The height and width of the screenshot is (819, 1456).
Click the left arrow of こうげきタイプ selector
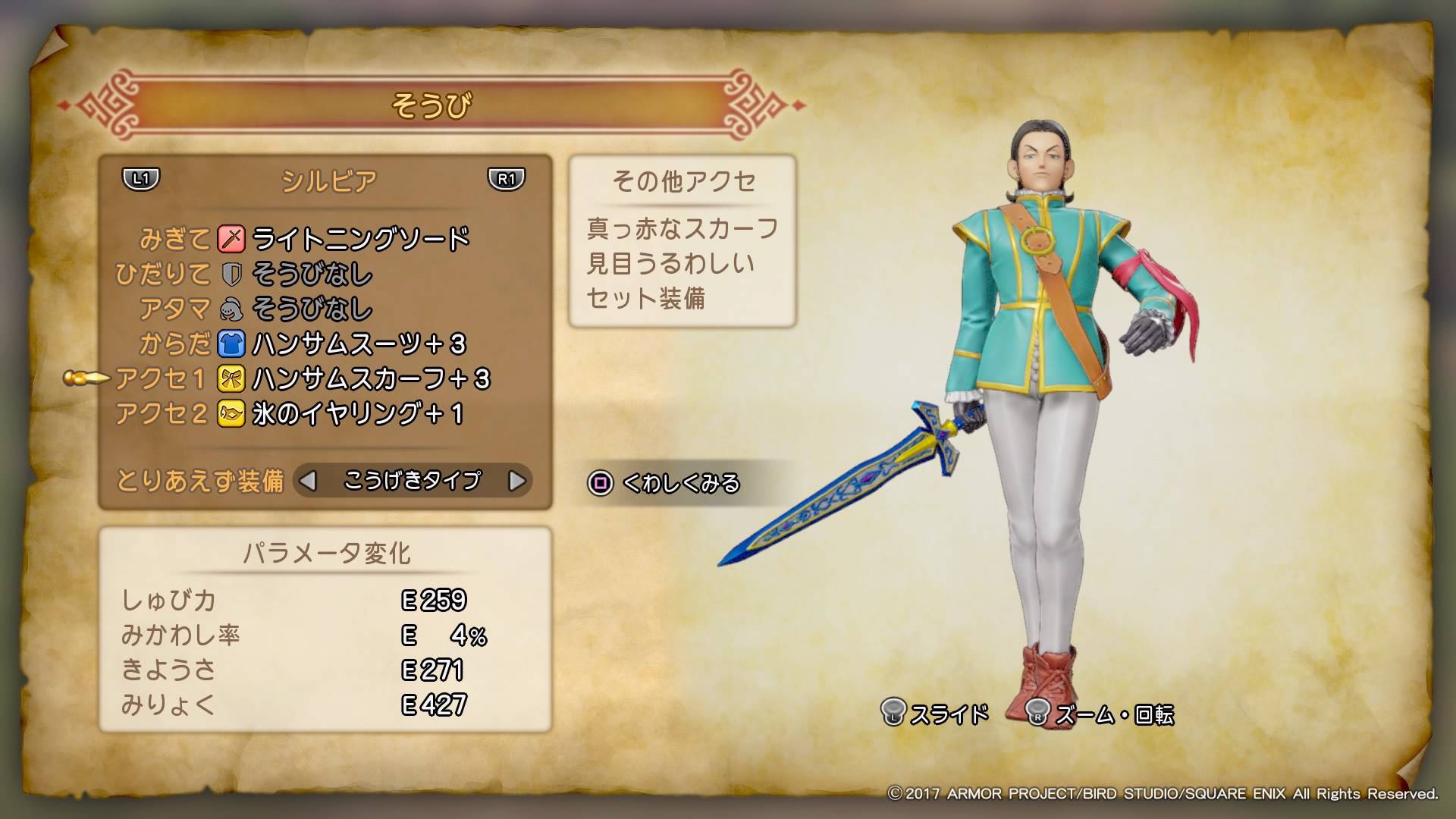307,481
